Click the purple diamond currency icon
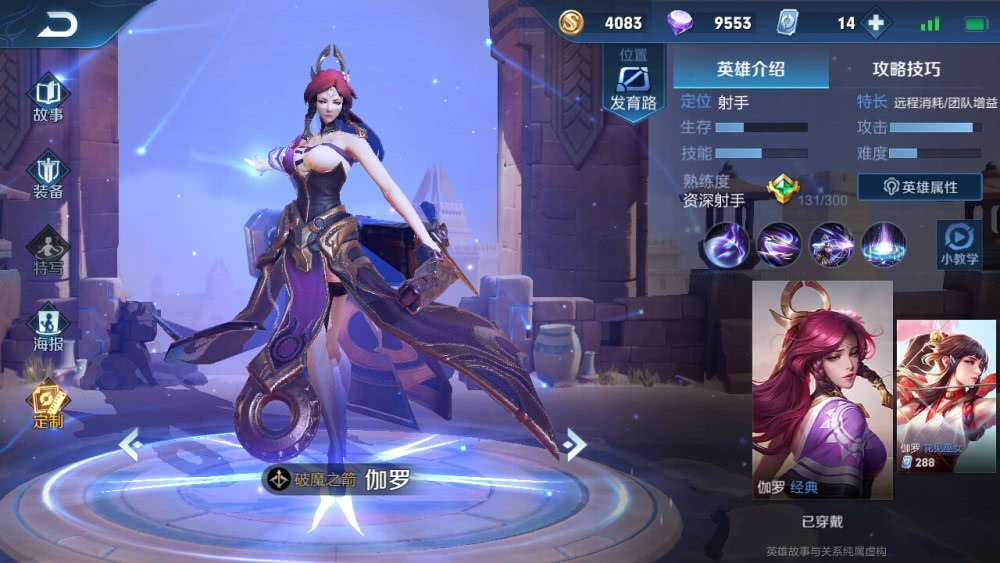1000x563 pixels. click(682, 22)
